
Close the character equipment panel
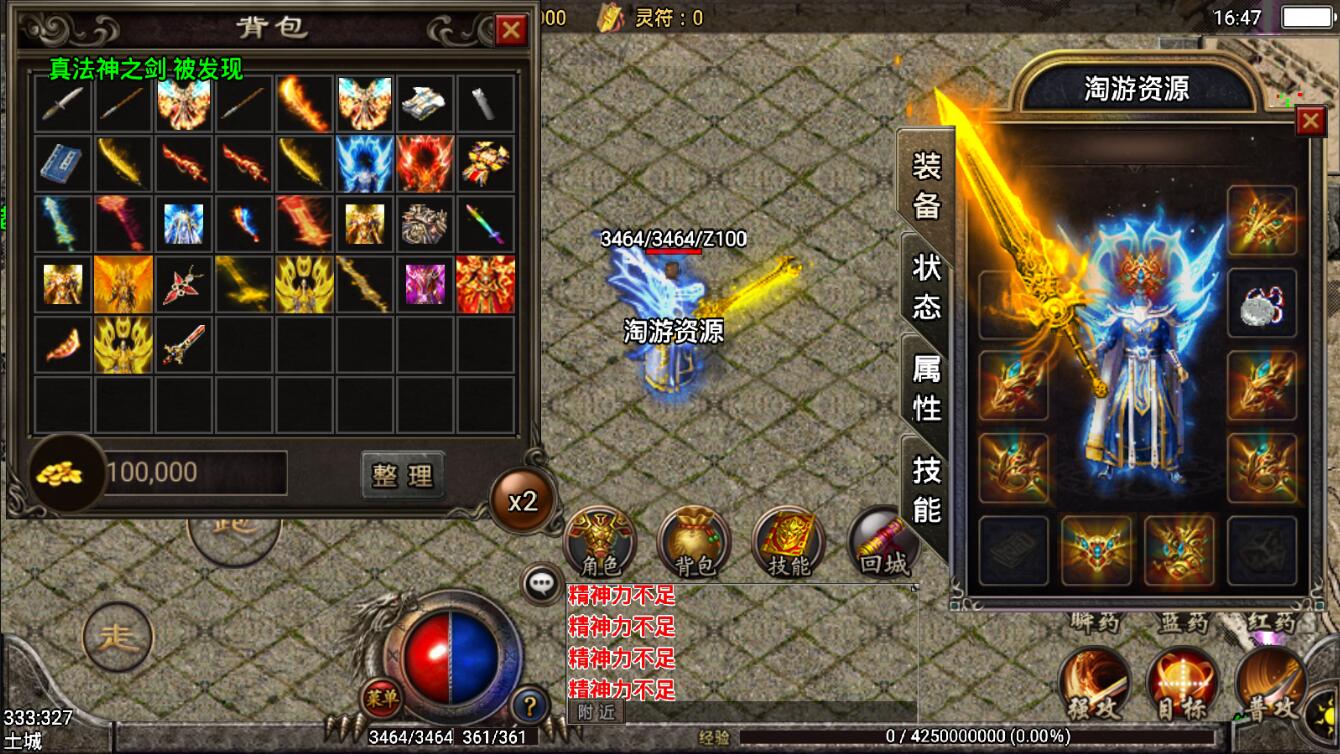1310,121
